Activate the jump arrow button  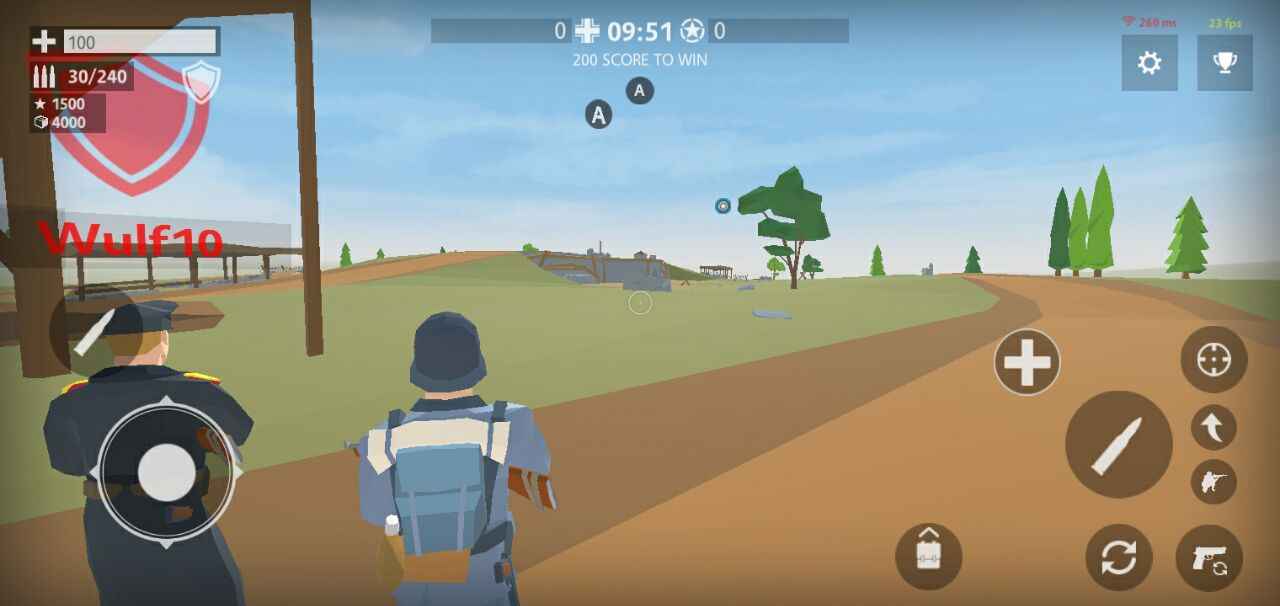tap(1214, 428)
